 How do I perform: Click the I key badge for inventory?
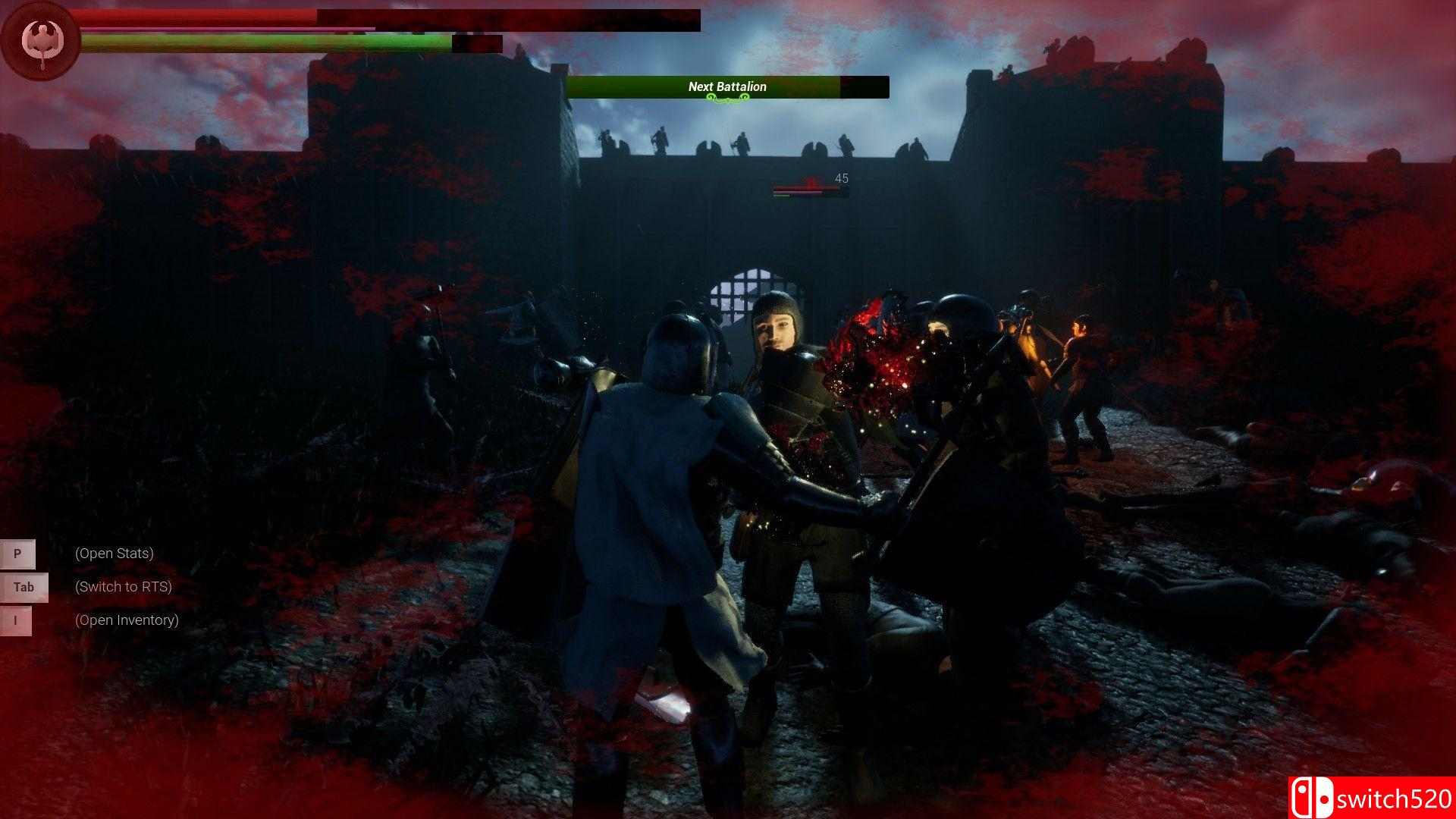[17, 620]
